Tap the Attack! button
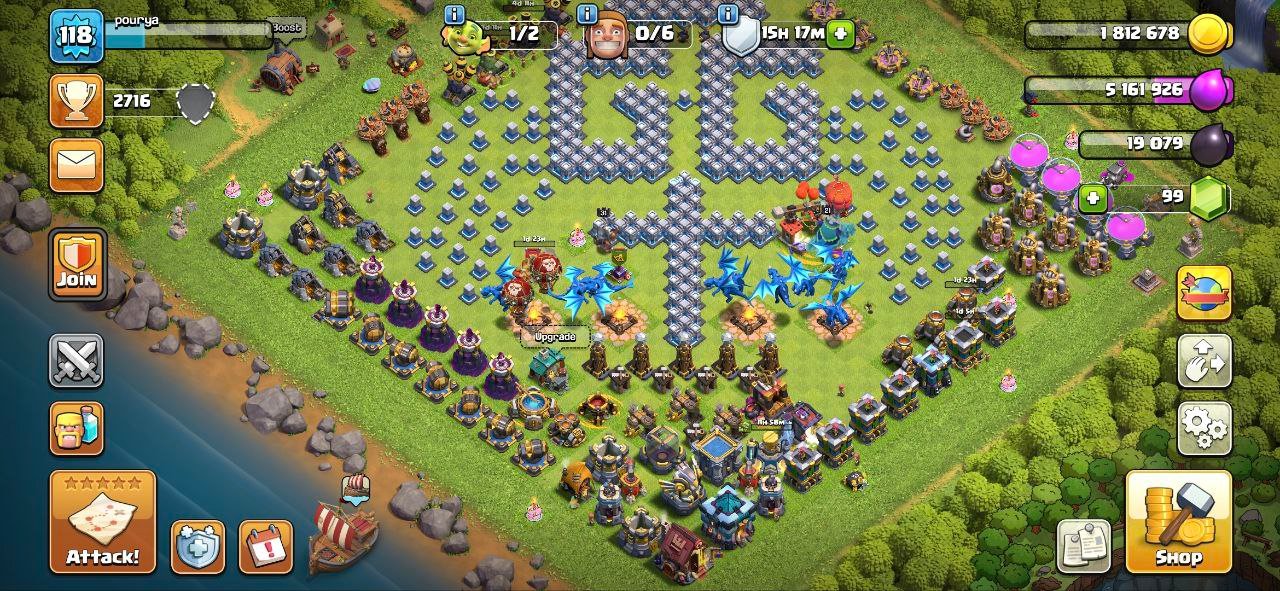 pos(103,522)
